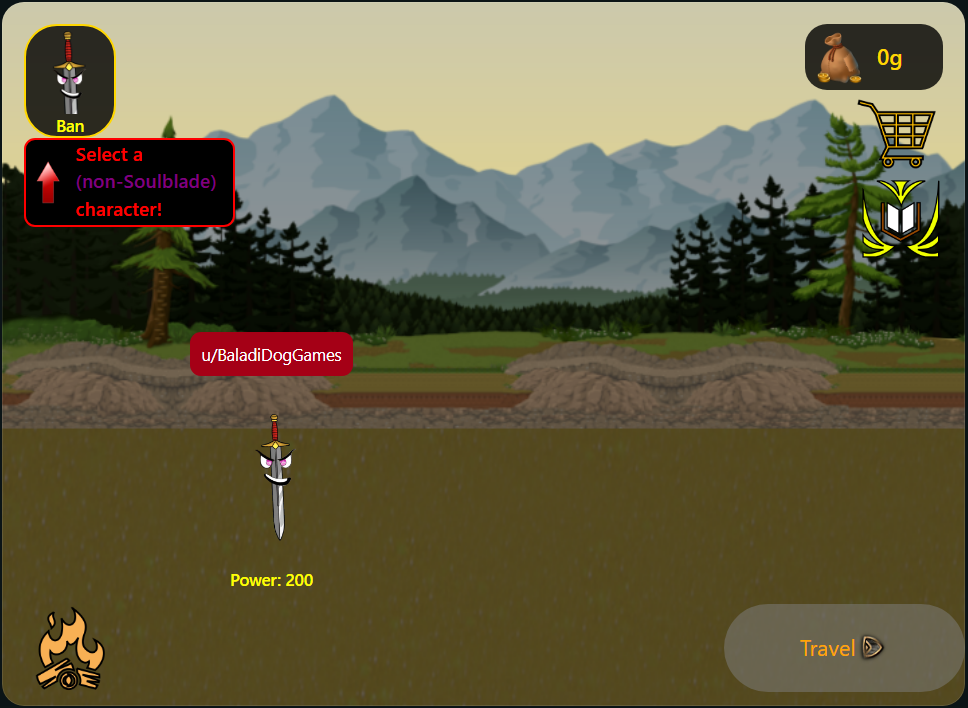
Task: Click the gold pouch 0g counter
Action: pos(873,58)
